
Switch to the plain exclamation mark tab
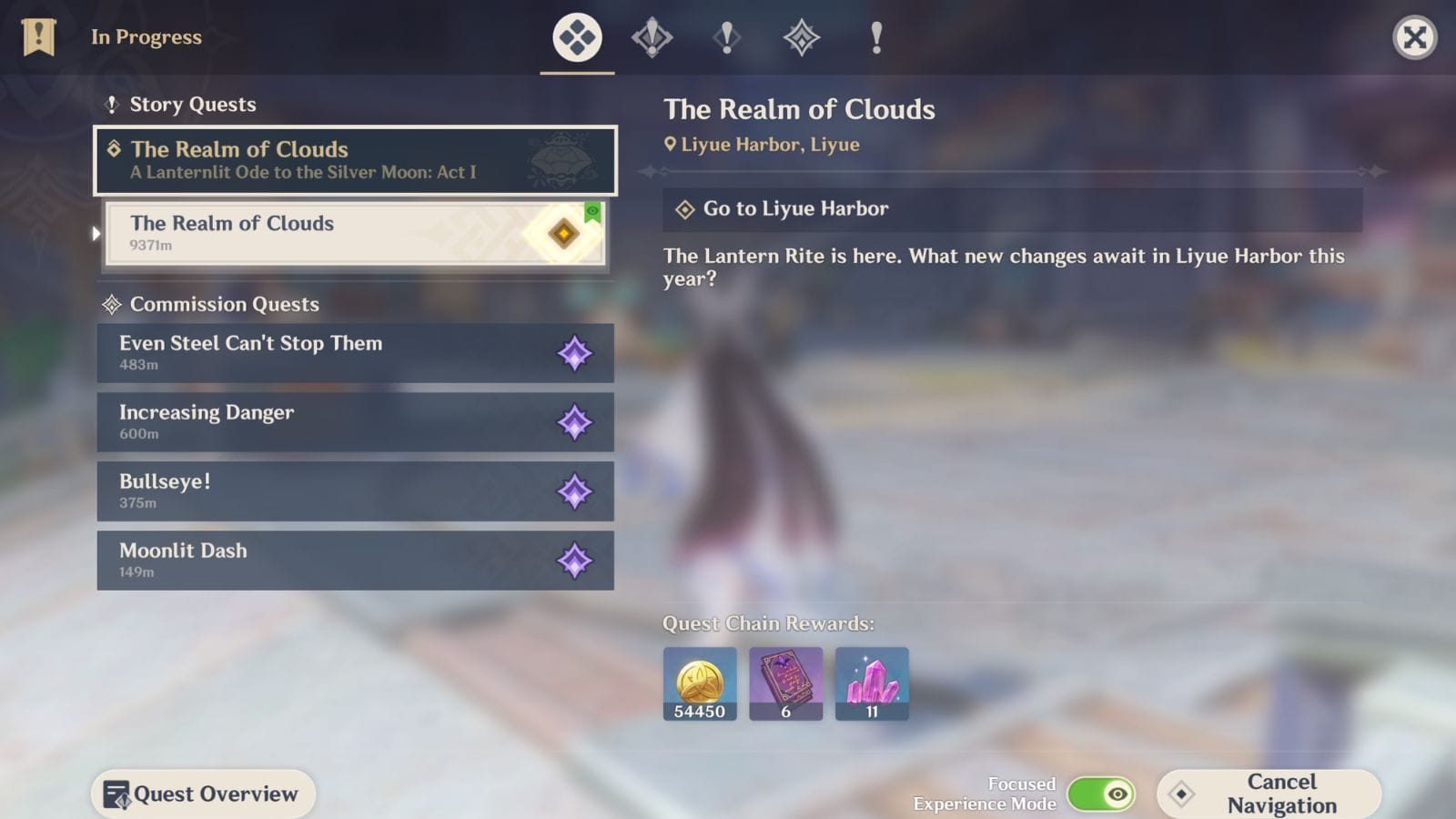click(x=875, y=37)
